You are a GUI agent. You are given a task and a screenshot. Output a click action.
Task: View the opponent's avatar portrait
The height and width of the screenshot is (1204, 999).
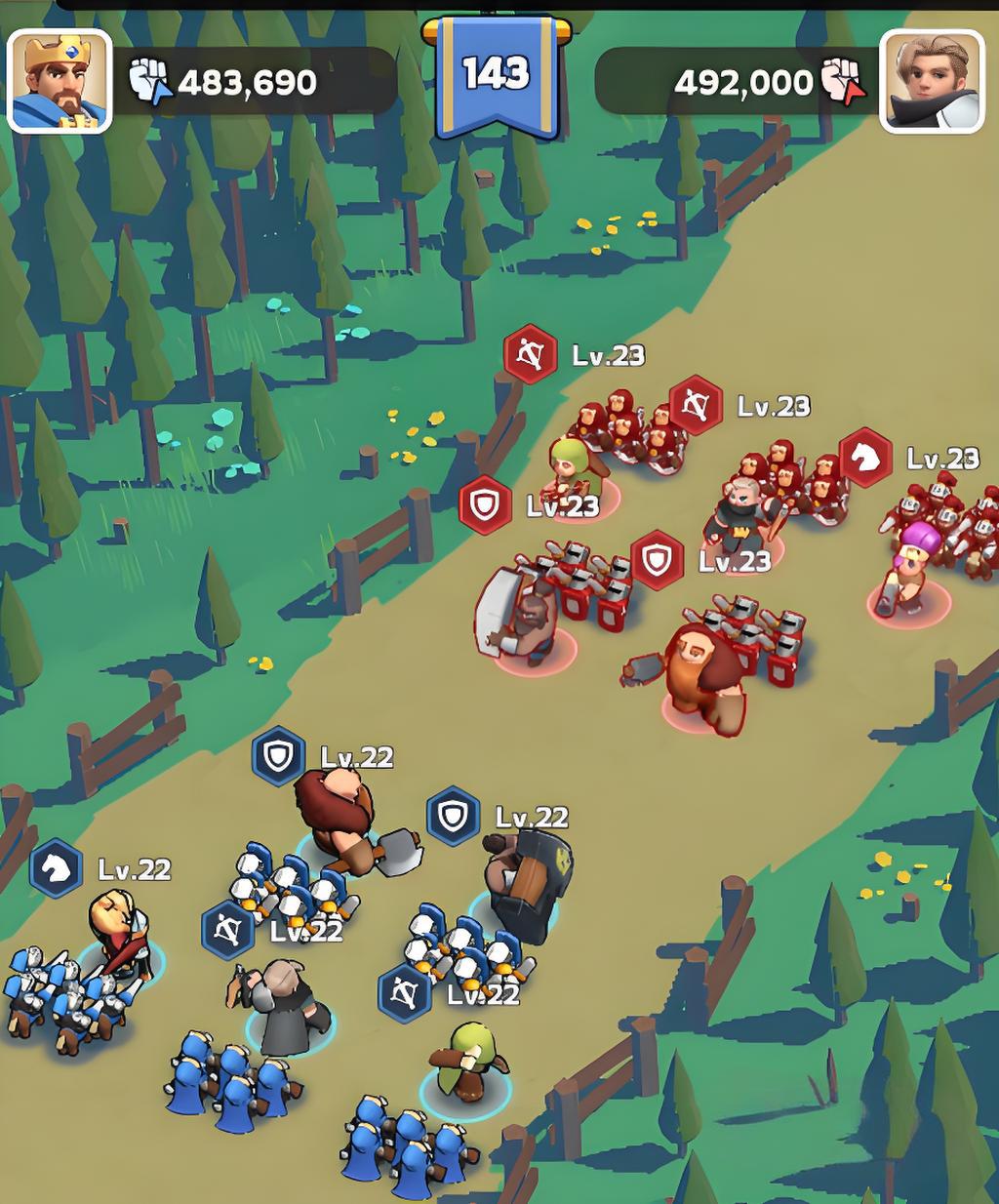(x=932, y=81)
